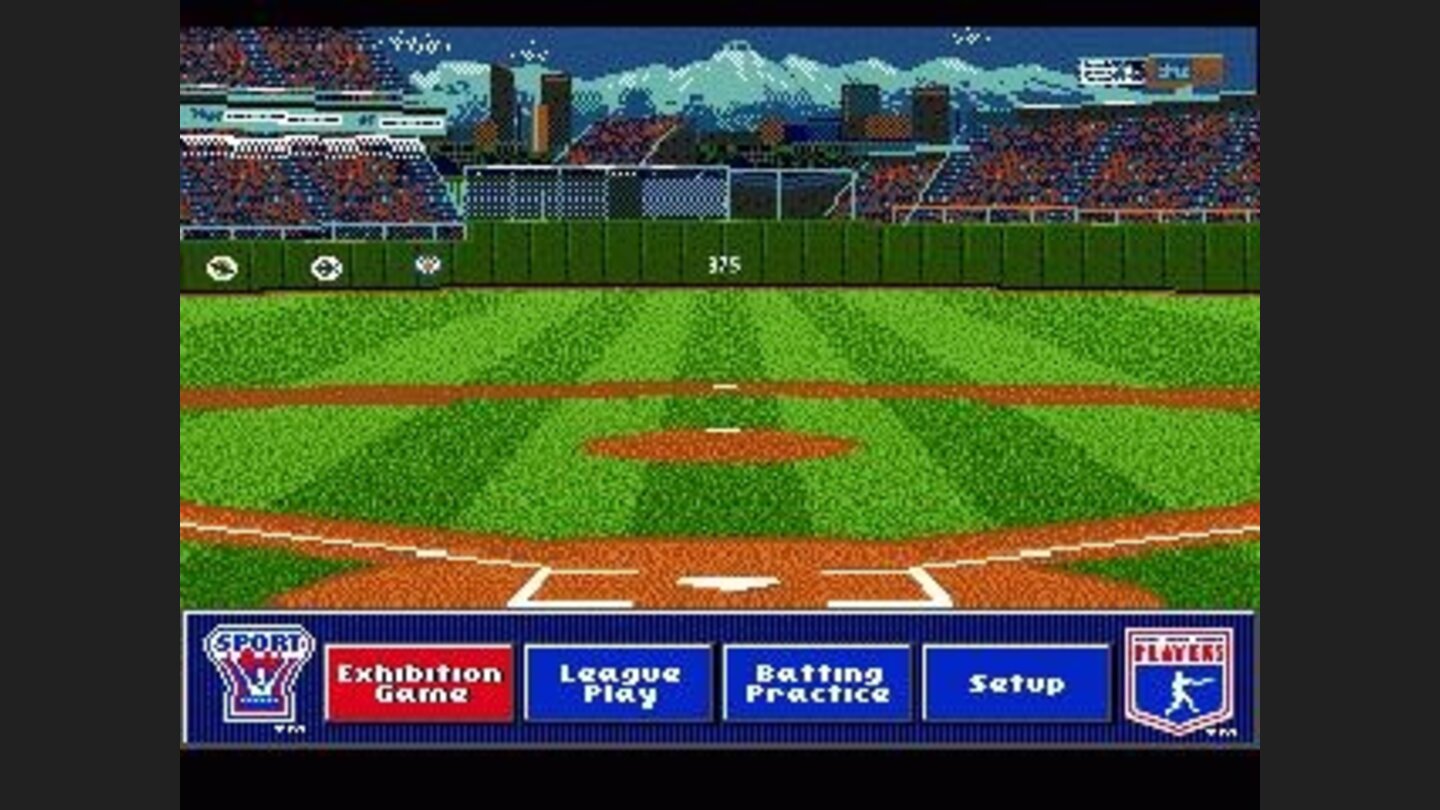The image size is (1440, 810).
Task: Click the leftmost team logo on the outfield wall
Action: point(222,268)
